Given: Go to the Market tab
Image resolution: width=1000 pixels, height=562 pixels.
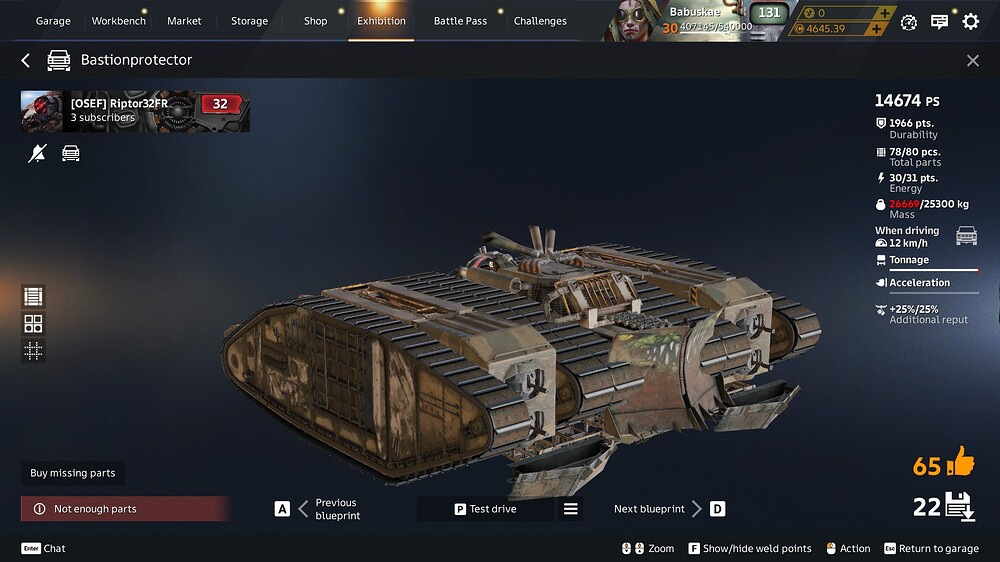Looking at the screenshot, I should click(184, 21).
